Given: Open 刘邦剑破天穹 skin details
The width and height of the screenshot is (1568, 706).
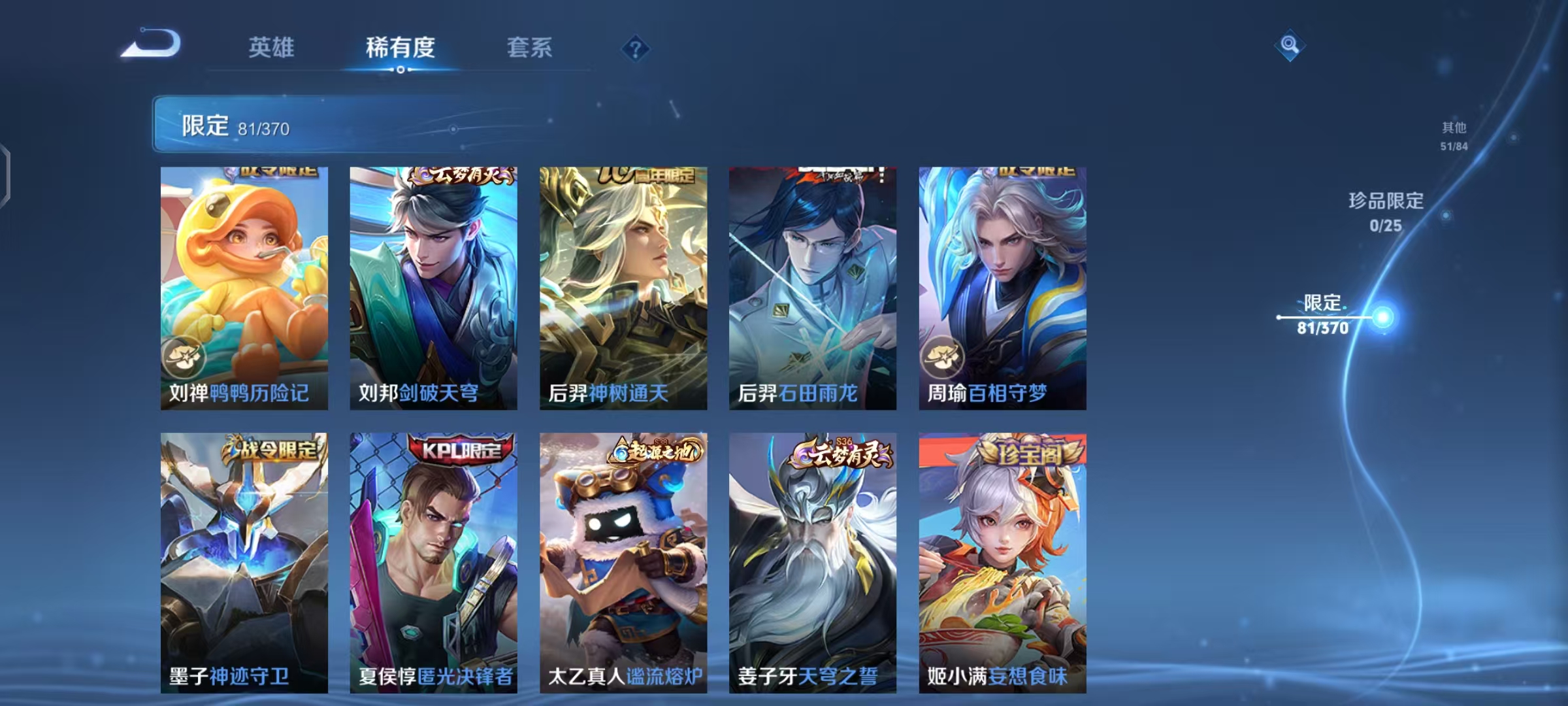Looking at the screenshot, I should [x=431, y=281].
